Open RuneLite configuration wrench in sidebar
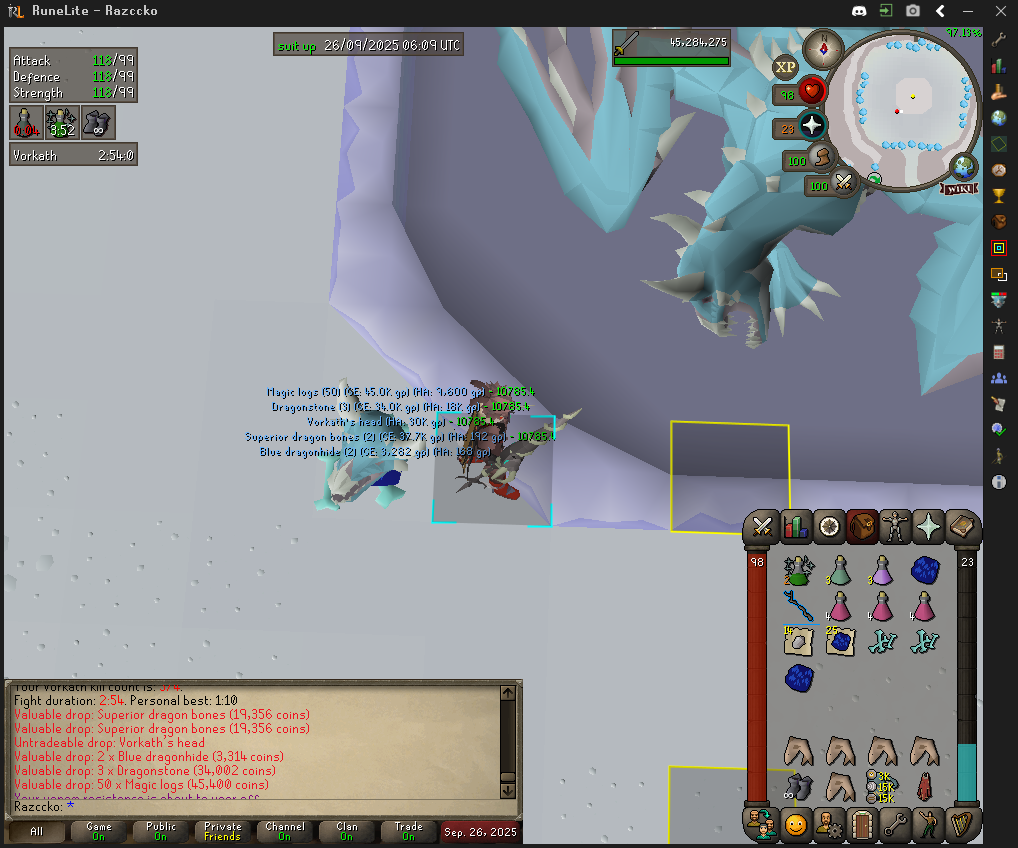 [x=998, y=40]
